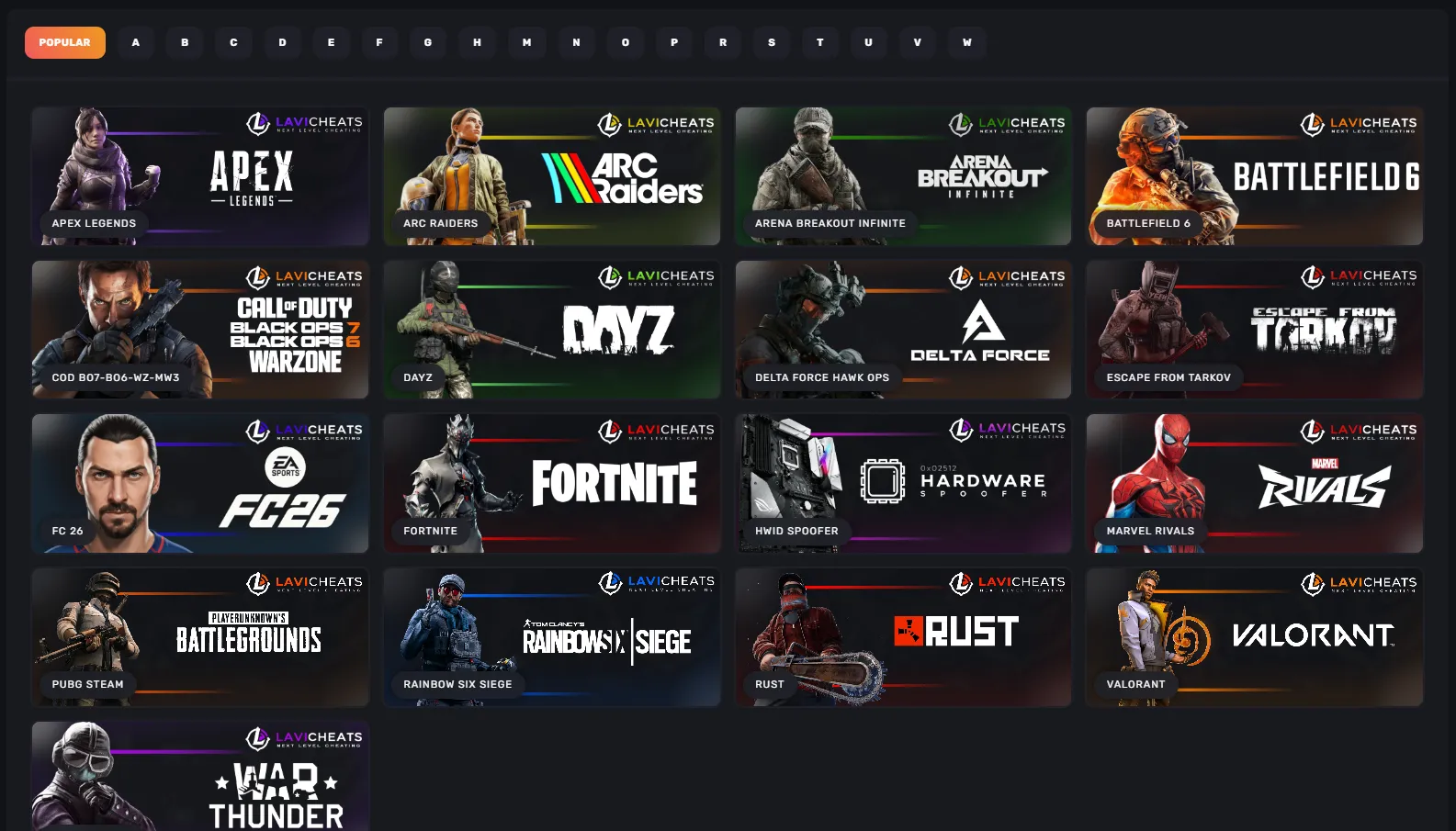Image resolution: width=1456 pixels, height=831 pixels.
Task: Open the COD BO7-BO6-WZ-MW3 bundle
Action: (200, 330)
